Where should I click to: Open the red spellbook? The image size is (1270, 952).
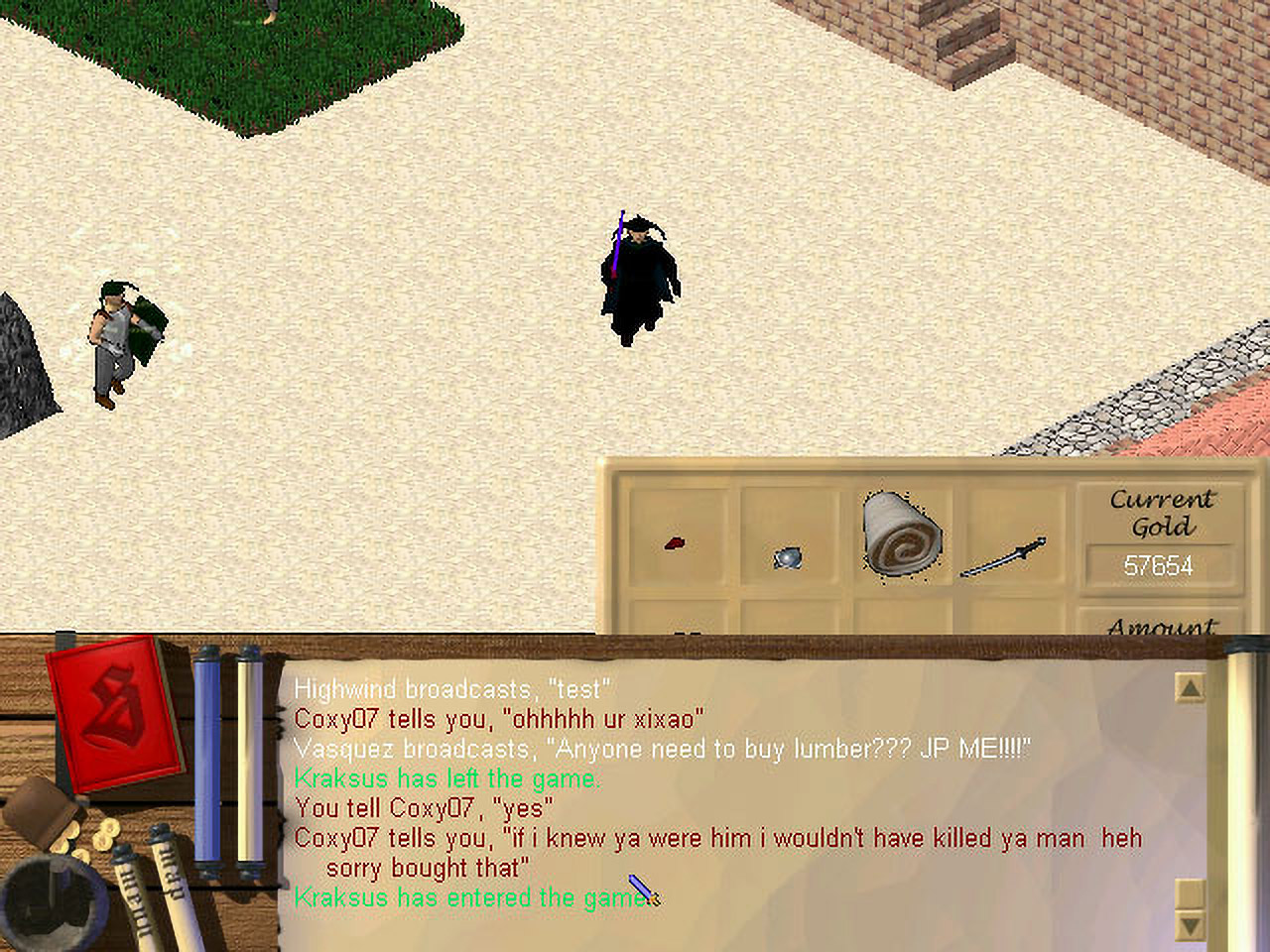tap(115, 712)
